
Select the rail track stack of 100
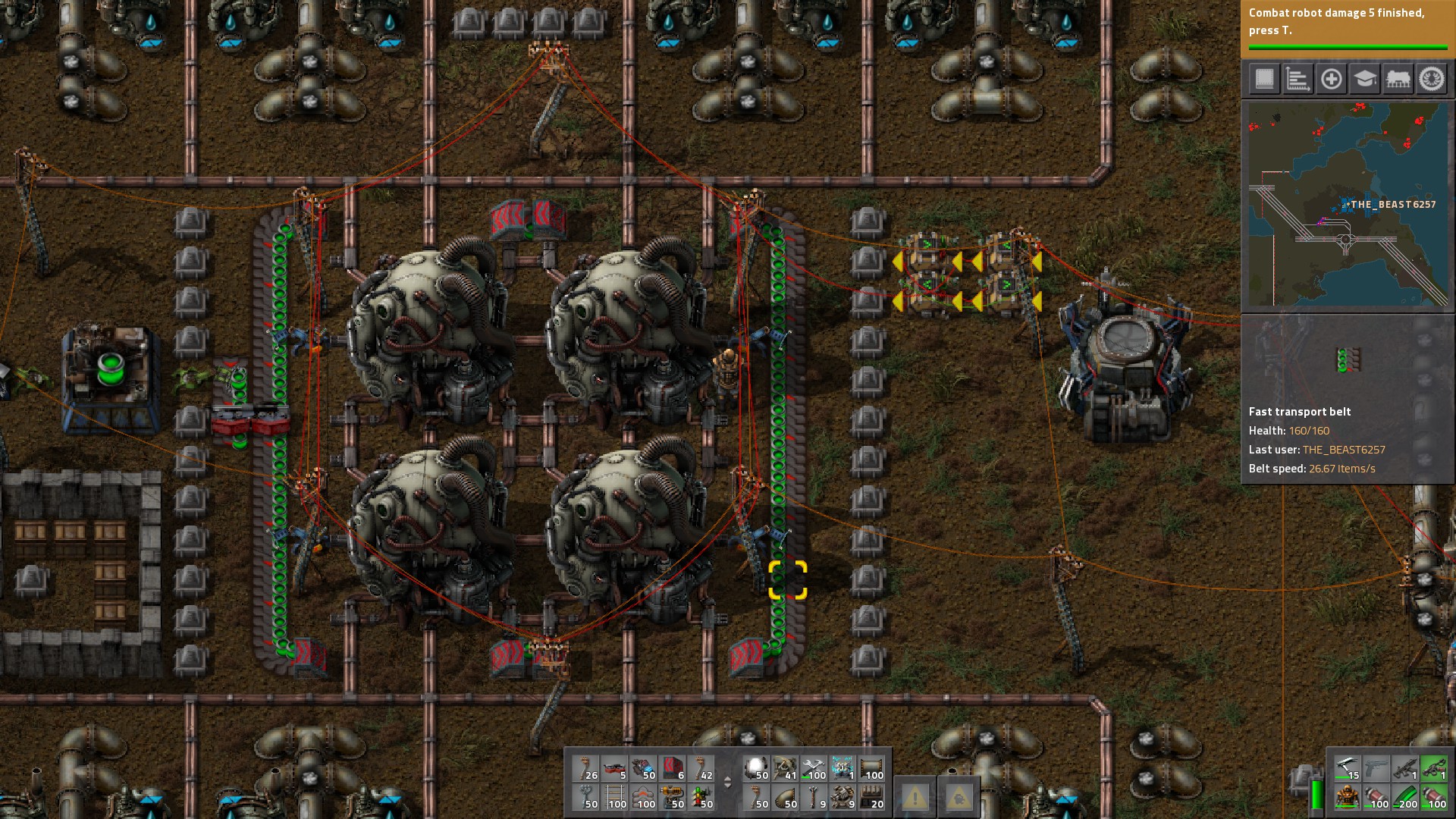[x=616, y=797]
